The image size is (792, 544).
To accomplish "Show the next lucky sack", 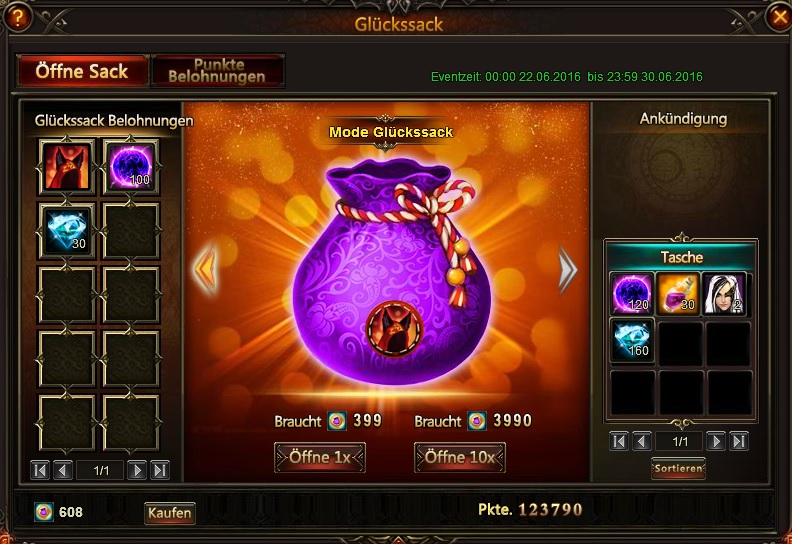I will (568, 270).
